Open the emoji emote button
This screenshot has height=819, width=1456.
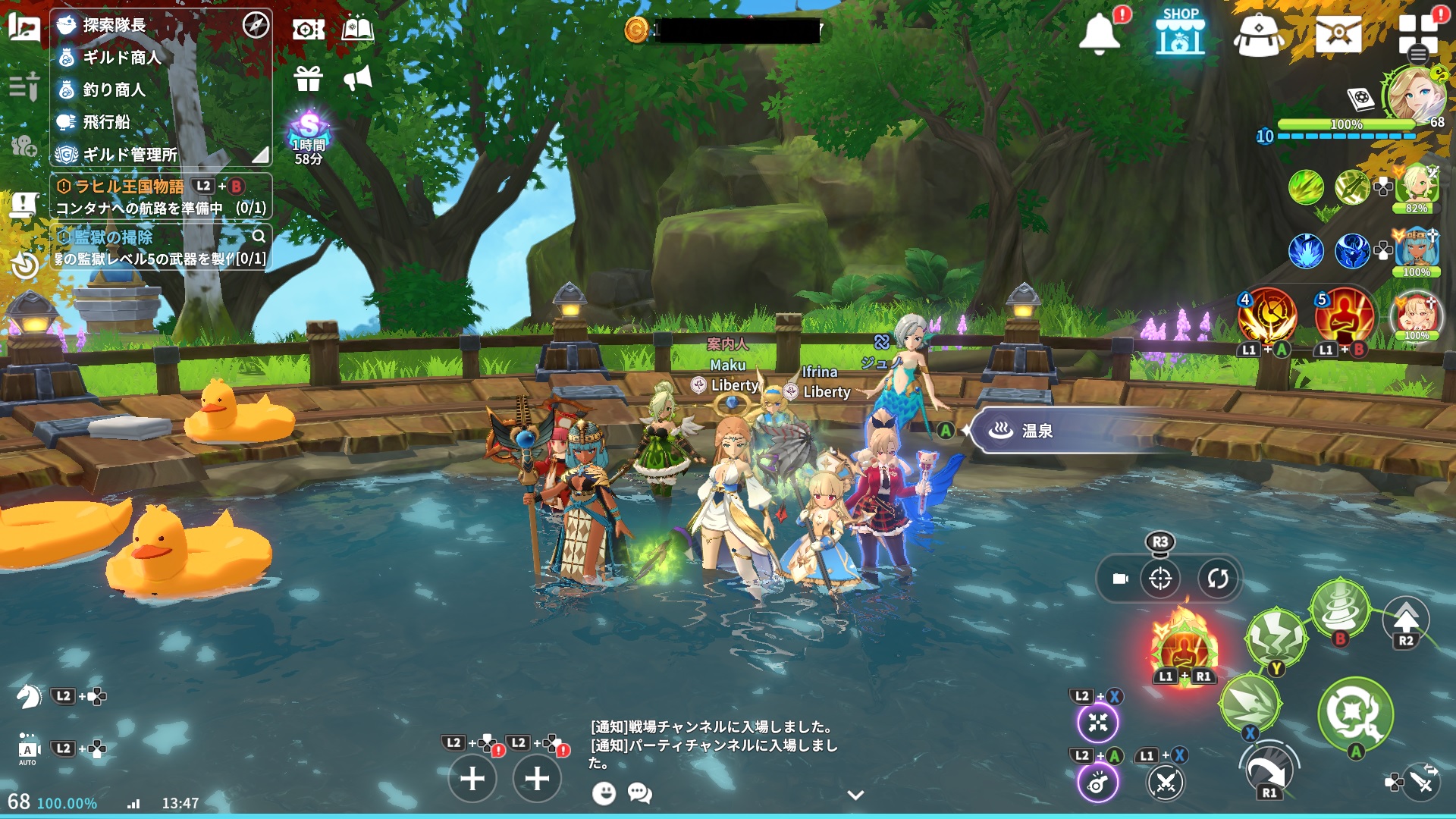604,793
